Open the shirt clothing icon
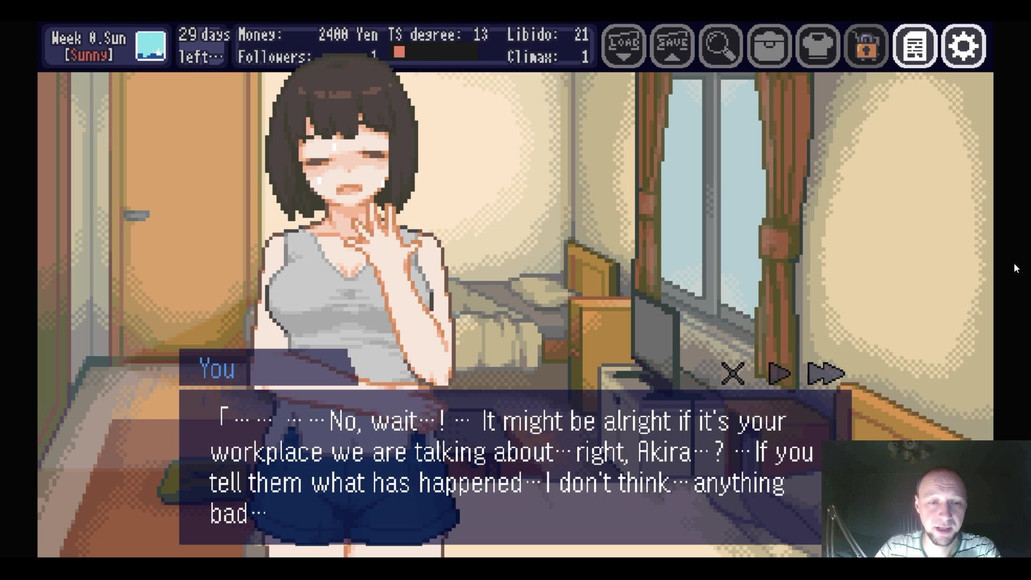 [x=818, y=46]
